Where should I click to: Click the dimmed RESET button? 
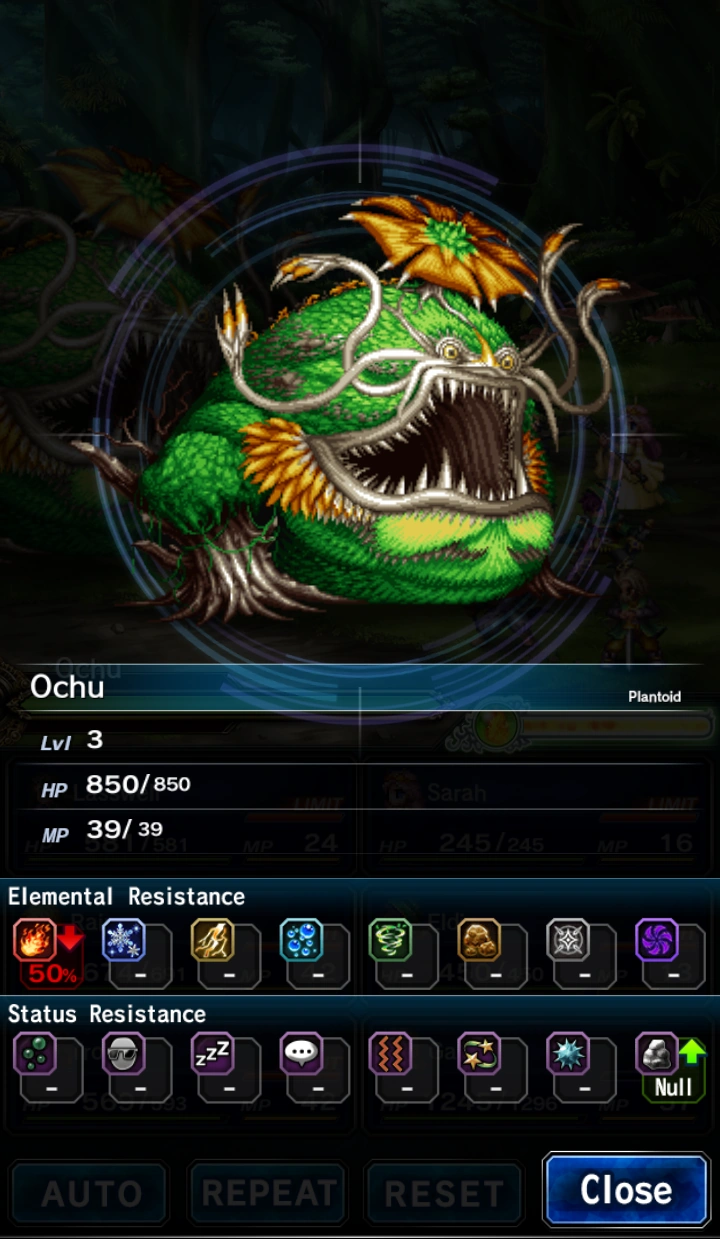(444, 1193)
